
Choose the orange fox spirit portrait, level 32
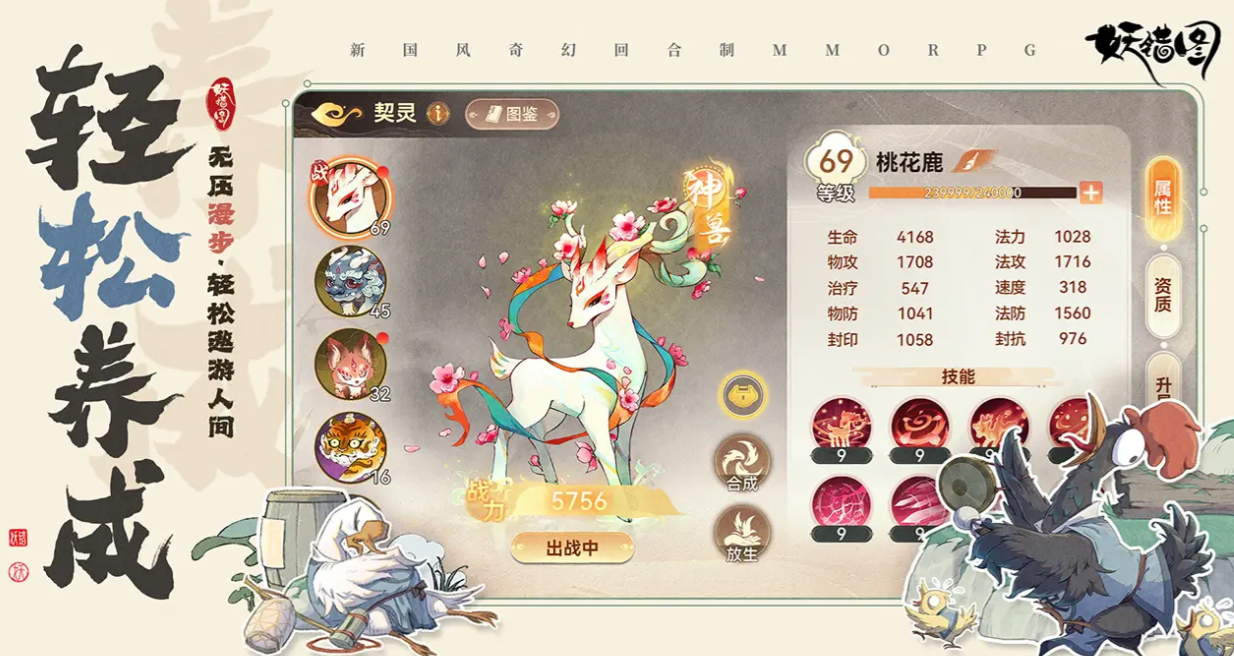(350, 363)
